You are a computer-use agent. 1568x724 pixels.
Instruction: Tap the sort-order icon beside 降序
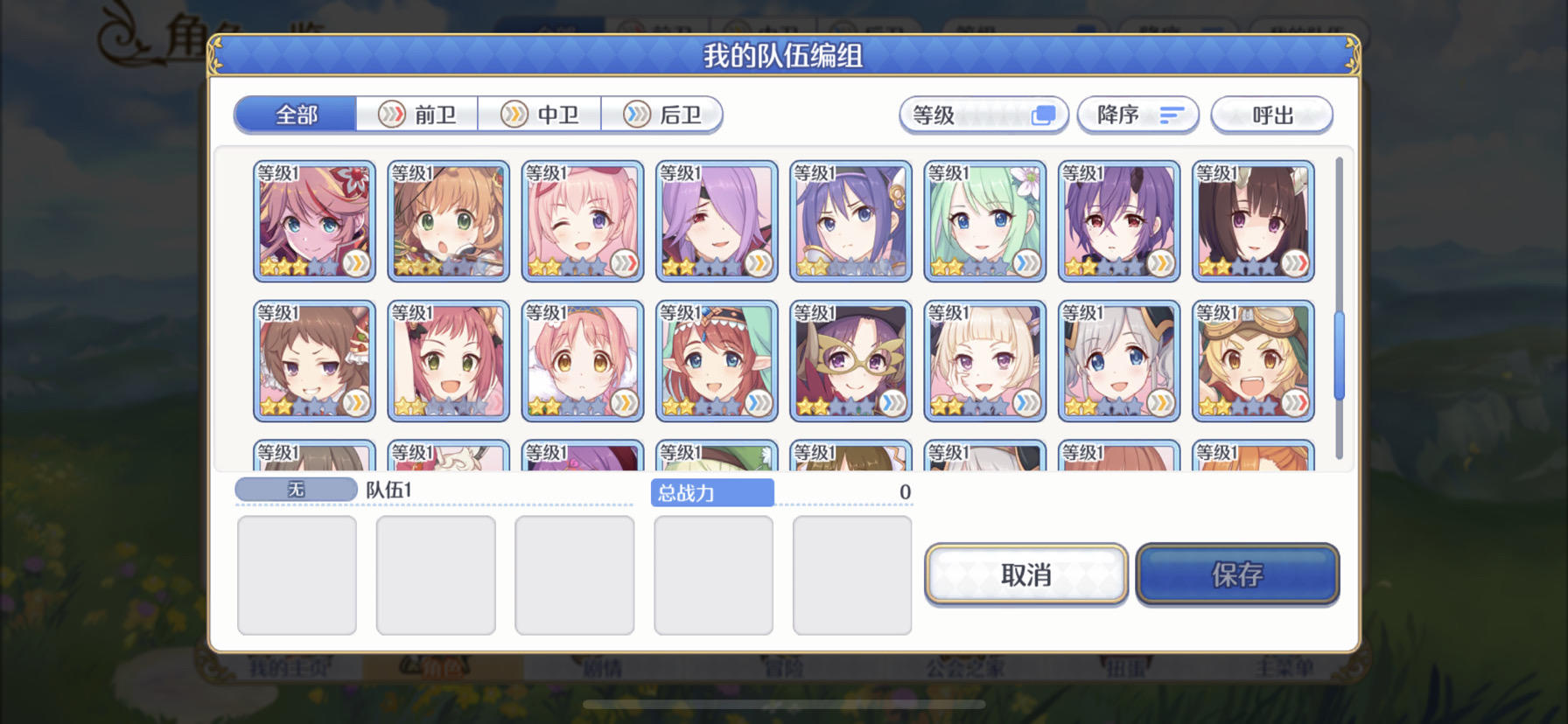tap(1174, 115)
